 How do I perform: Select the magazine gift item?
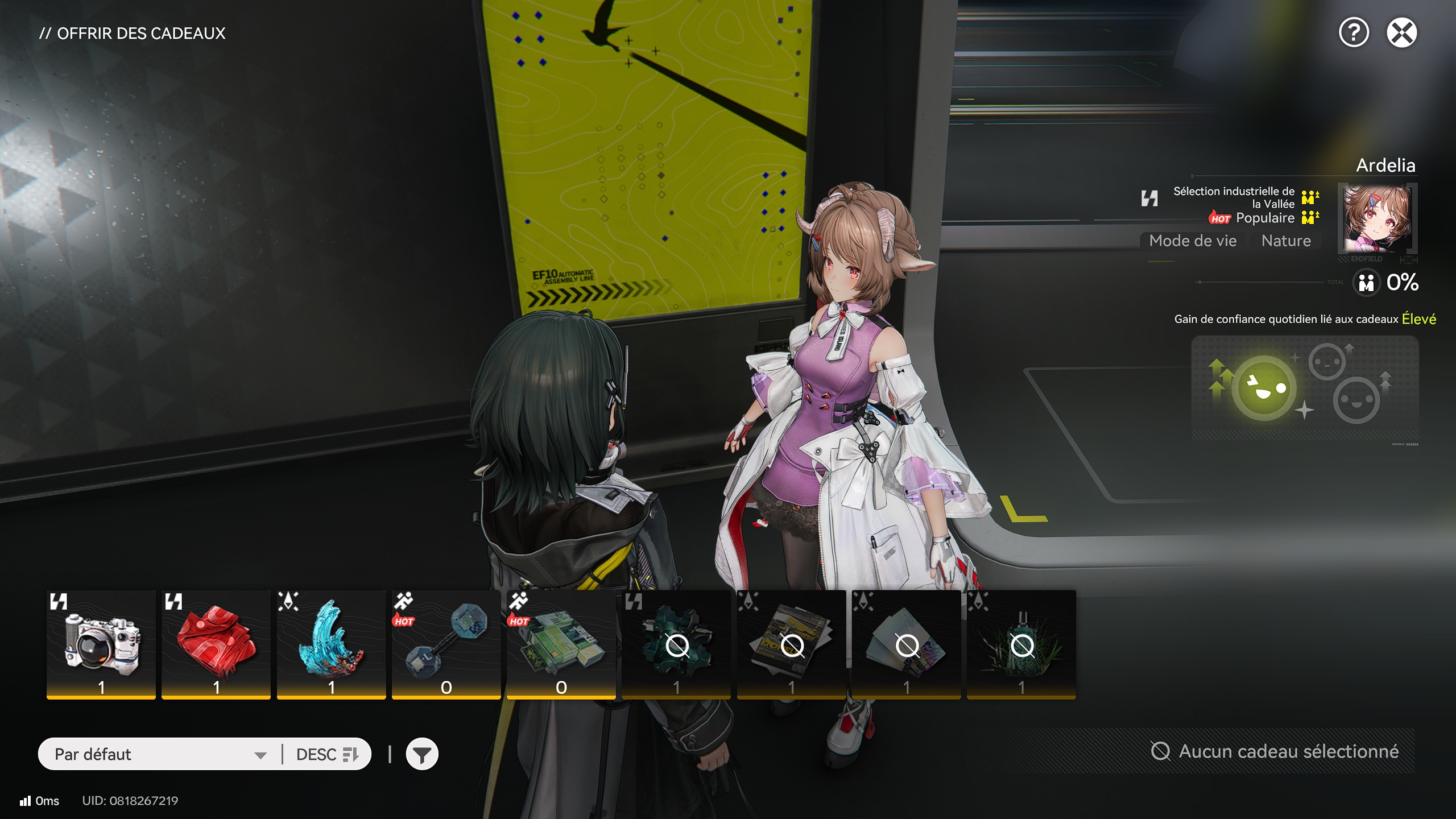[x=791, y=643]
